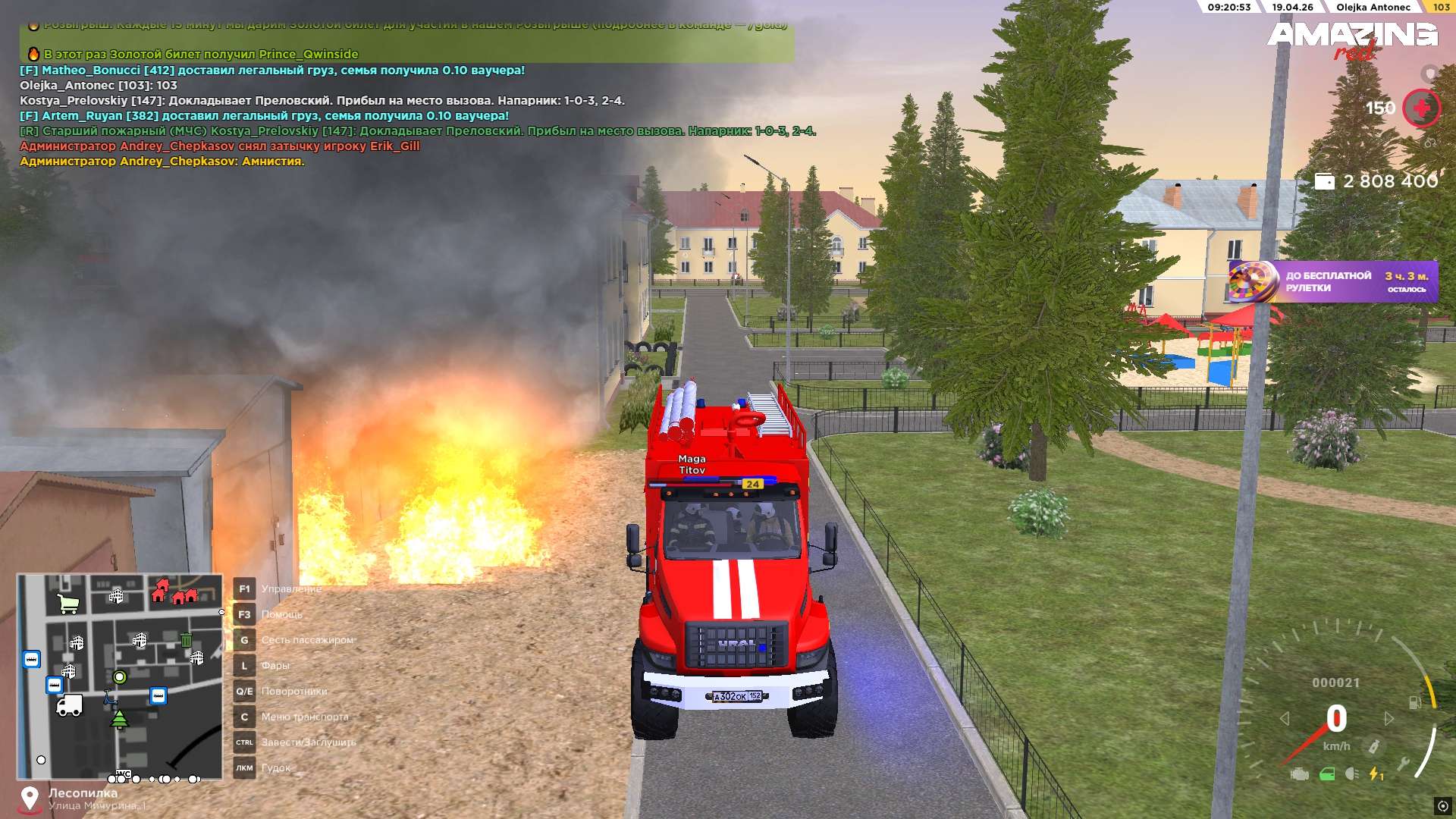This screenshot has height=819, width=1456.
Task: Toggle the headlights icon on speedometer
Action: pos(1351,774)
